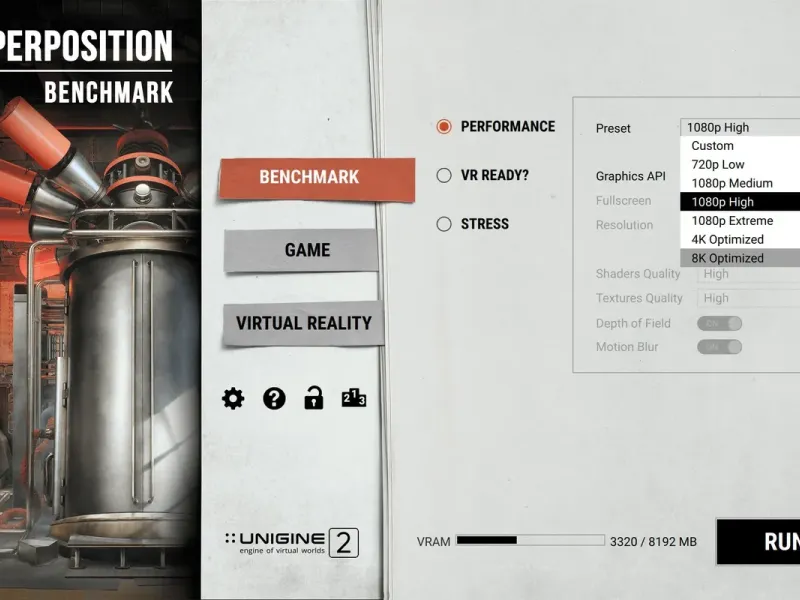Image resolution: width=800 pixels, height=600 pixels.
Task: Choose the 1080p Extreme preset
Action: 740,220
